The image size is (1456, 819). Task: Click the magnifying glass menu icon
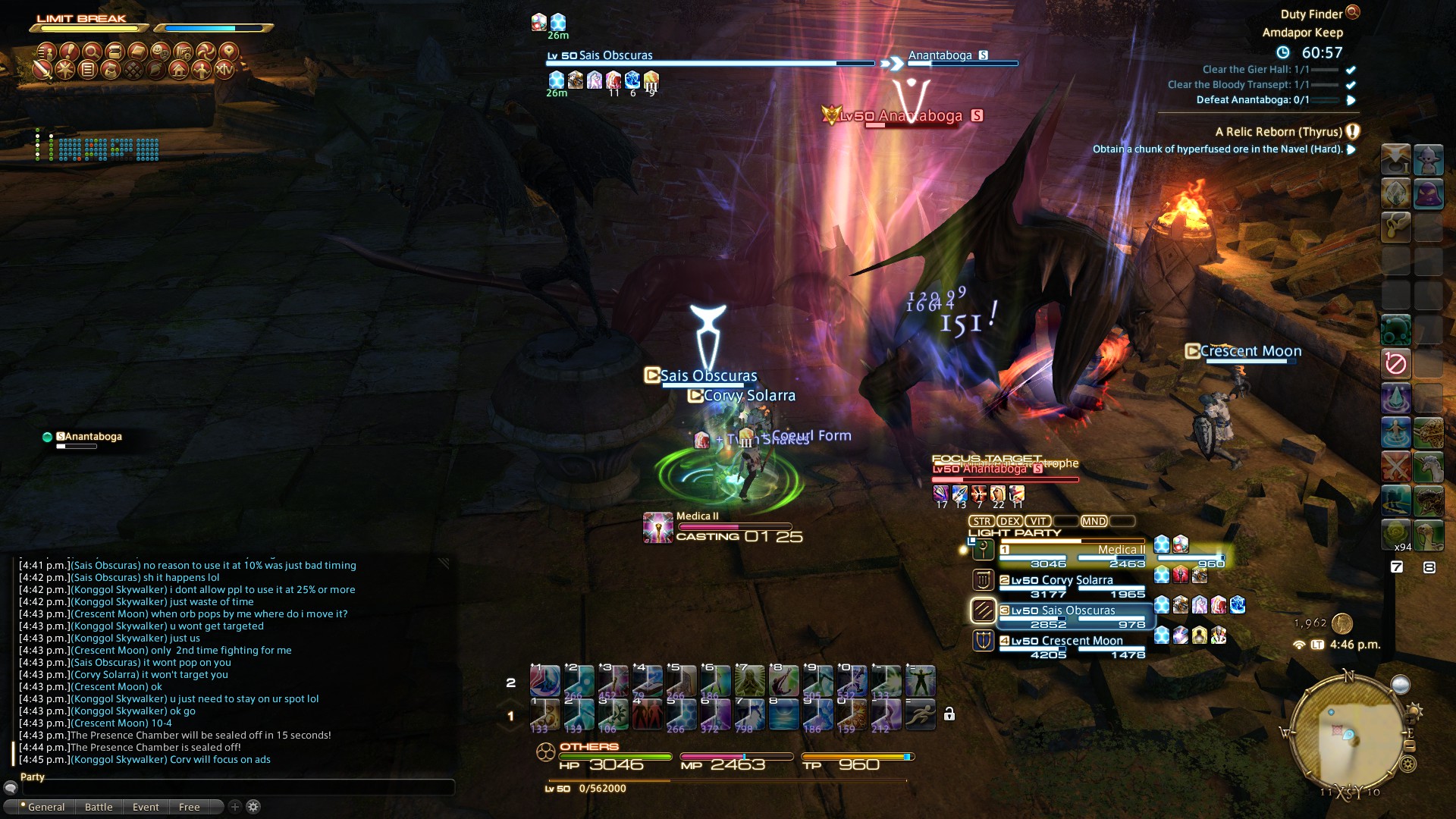[92, 52]
